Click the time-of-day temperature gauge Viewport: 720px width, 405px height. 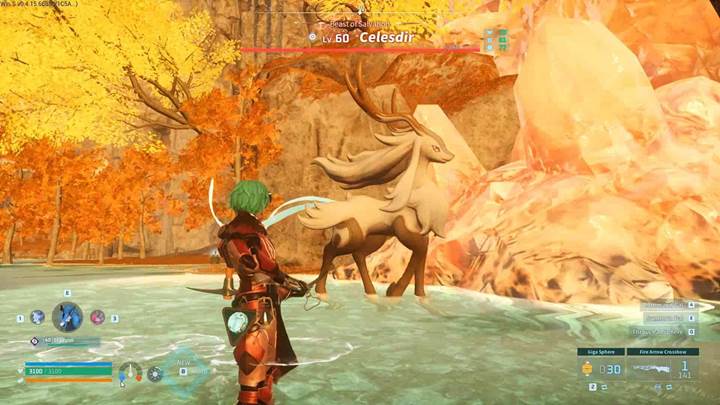(129, 373)
